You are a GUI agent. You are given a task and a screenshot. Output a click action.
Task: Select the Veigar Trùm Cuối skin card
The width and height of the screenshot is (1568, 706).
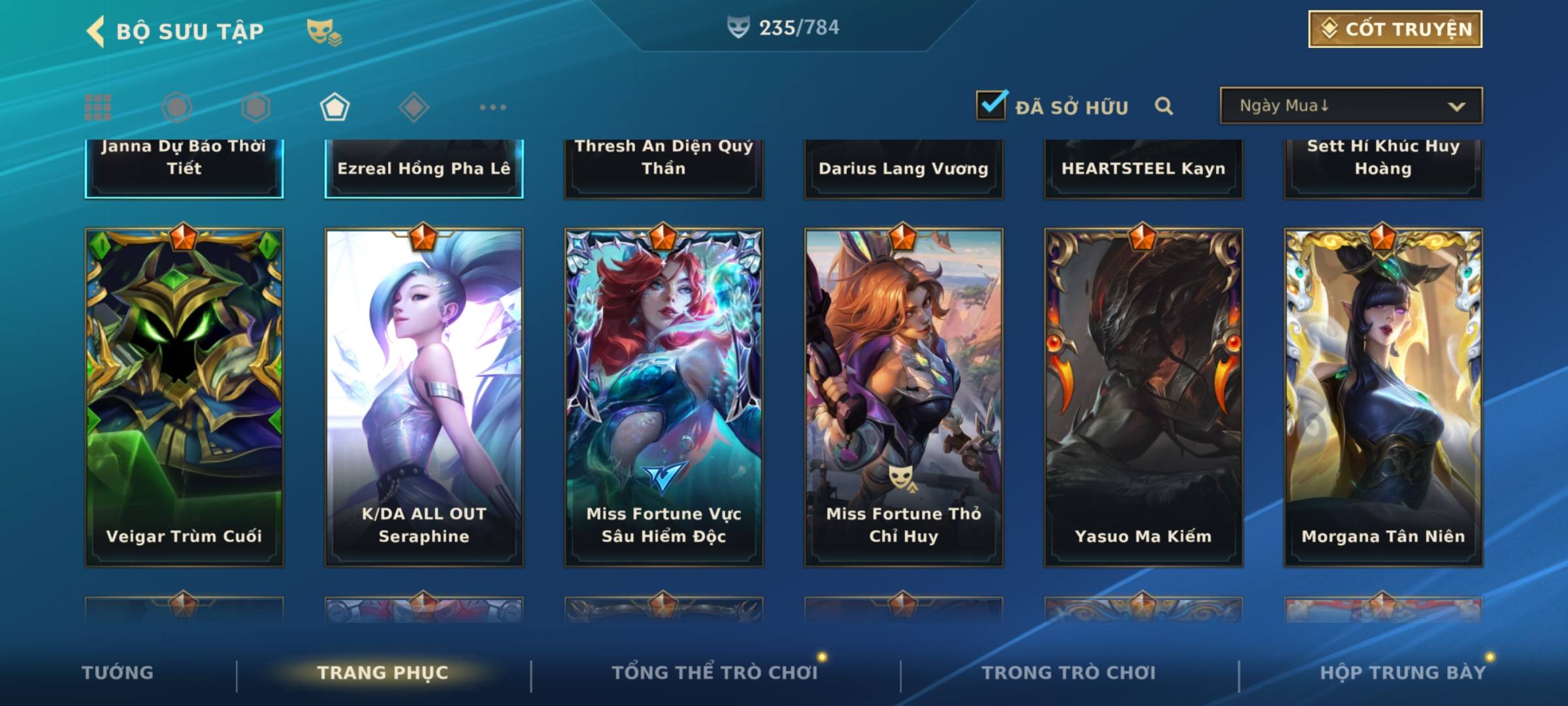[184, 397]
